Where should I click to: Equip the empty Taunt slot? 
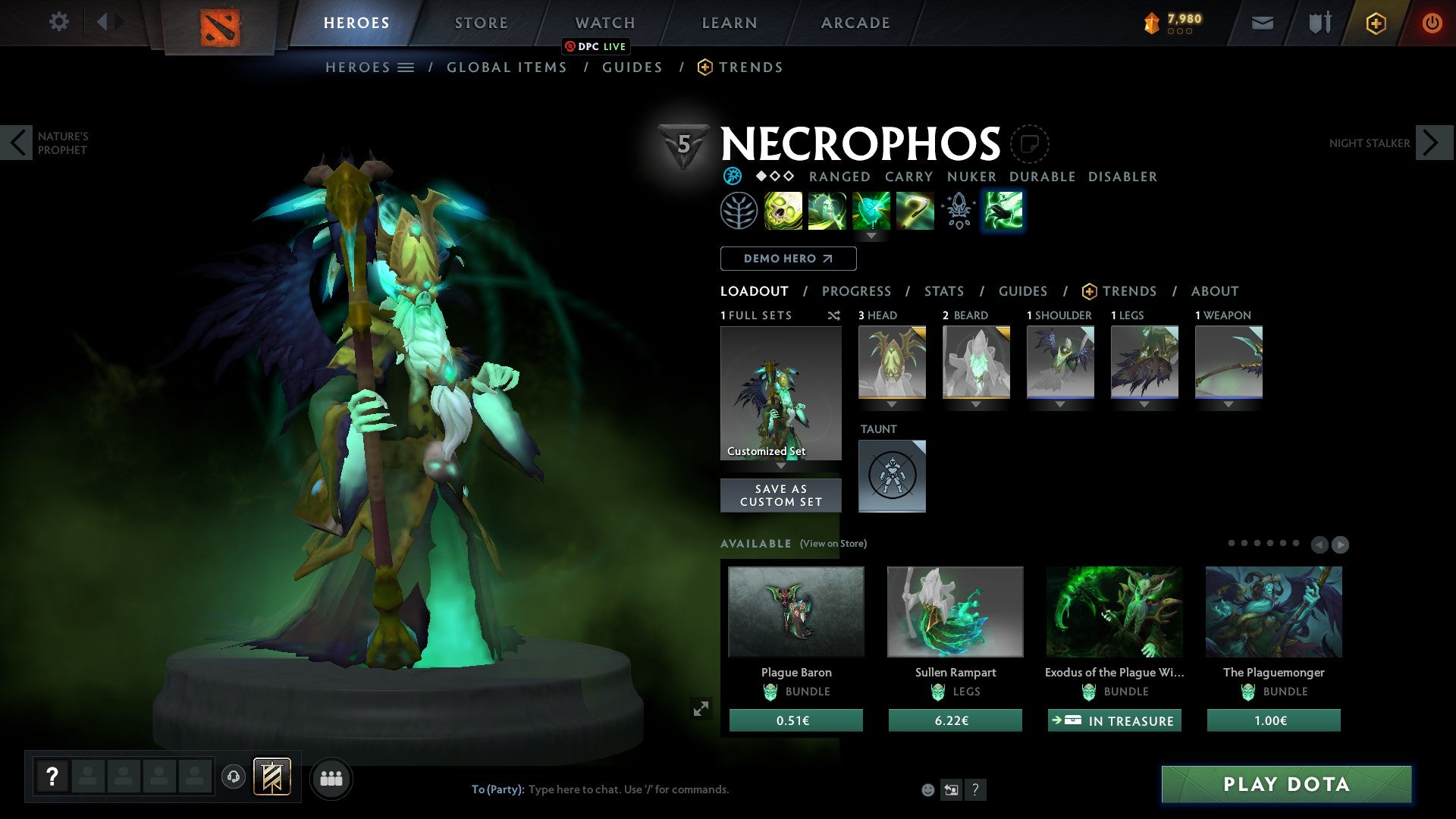tap(892, 475)
